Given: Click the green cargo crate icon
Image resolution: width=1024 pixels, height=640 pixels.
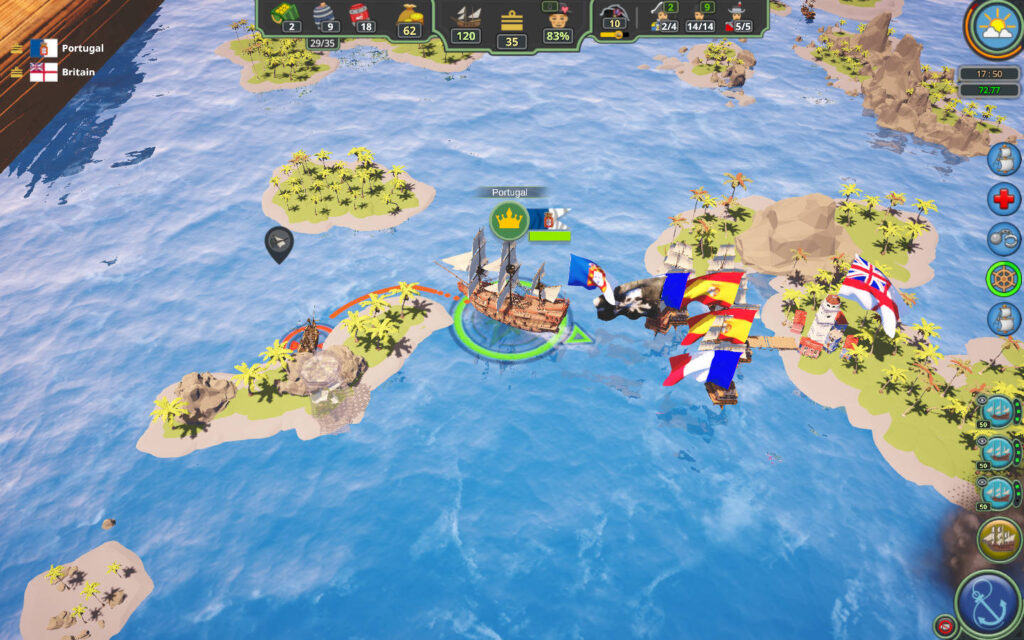Looking at the screenshot, I should pyautogui.click(x=281, y=12).
